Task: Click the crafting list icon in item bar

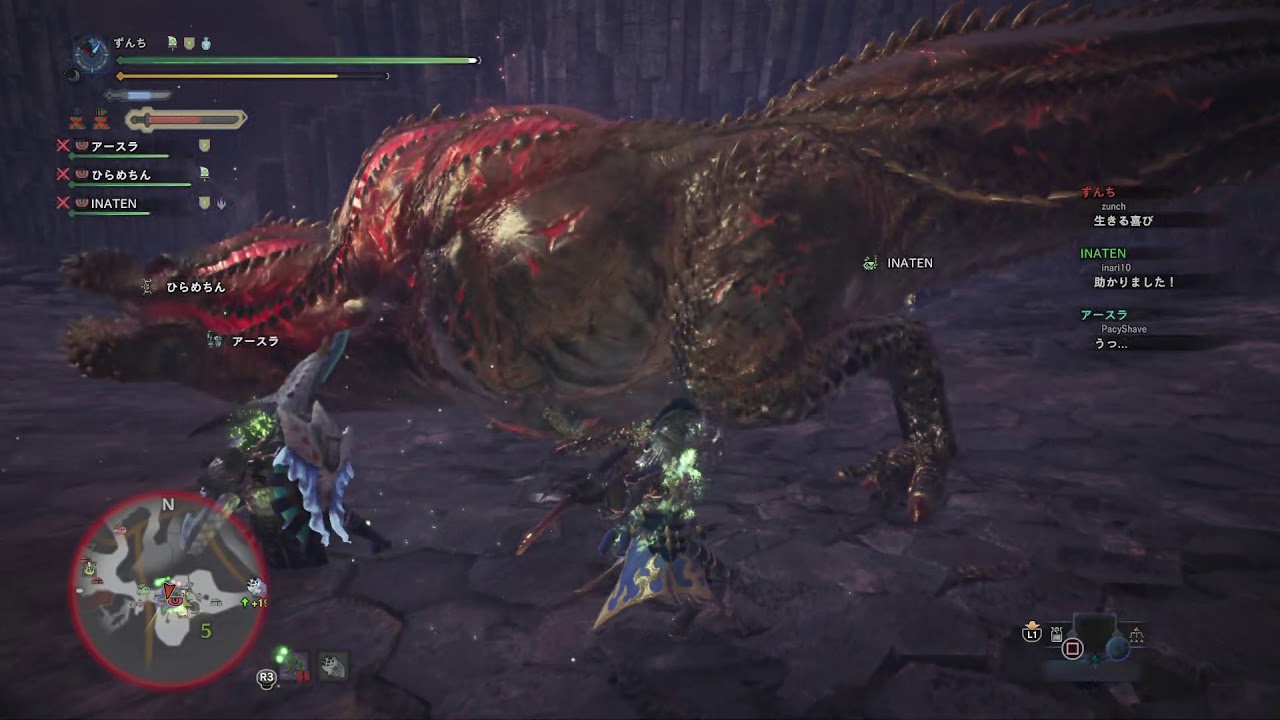Action: [1056, 634]
